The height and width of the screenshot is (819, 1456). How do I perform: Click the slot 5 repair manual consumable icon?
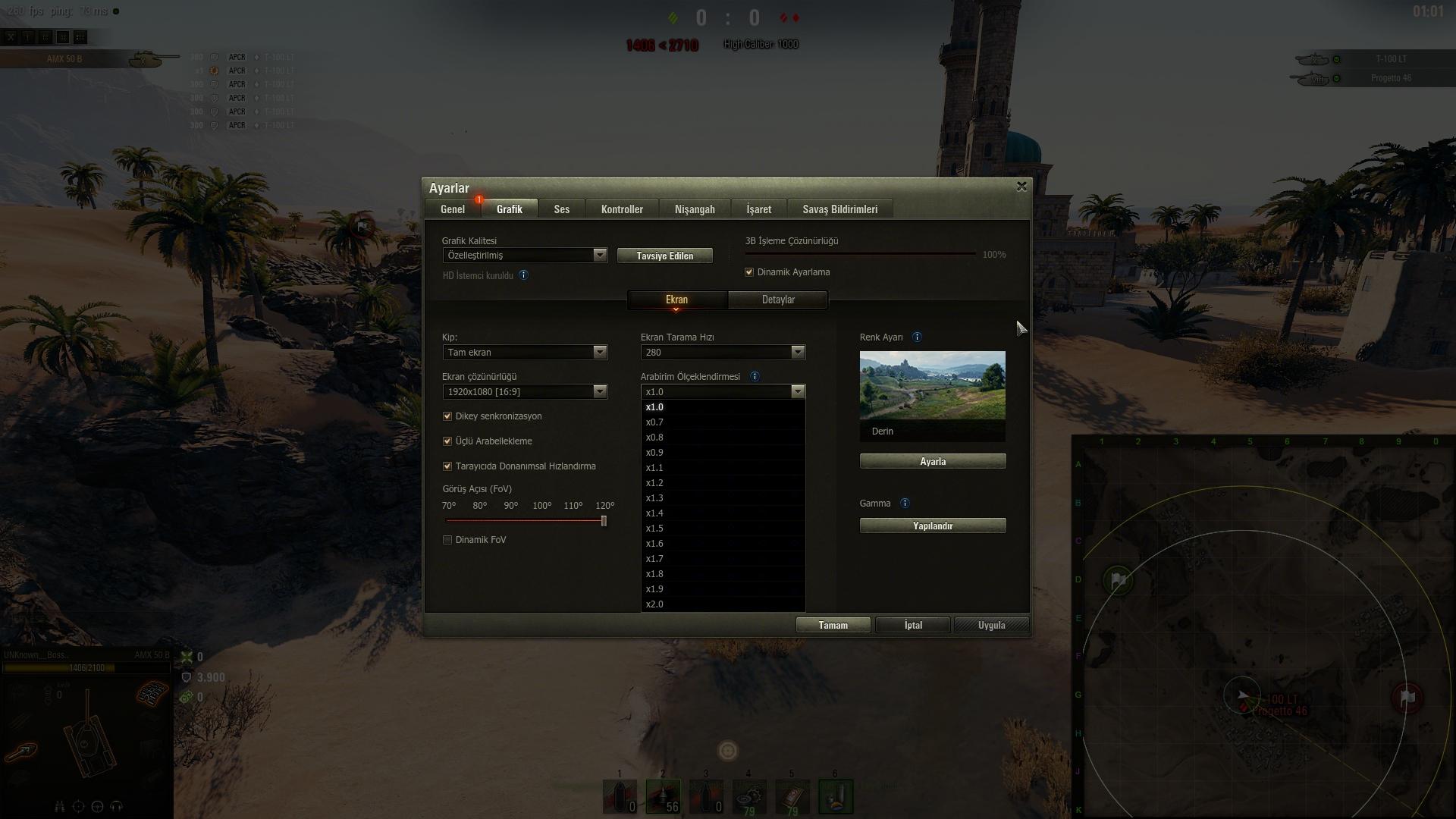tap(792, 796)
